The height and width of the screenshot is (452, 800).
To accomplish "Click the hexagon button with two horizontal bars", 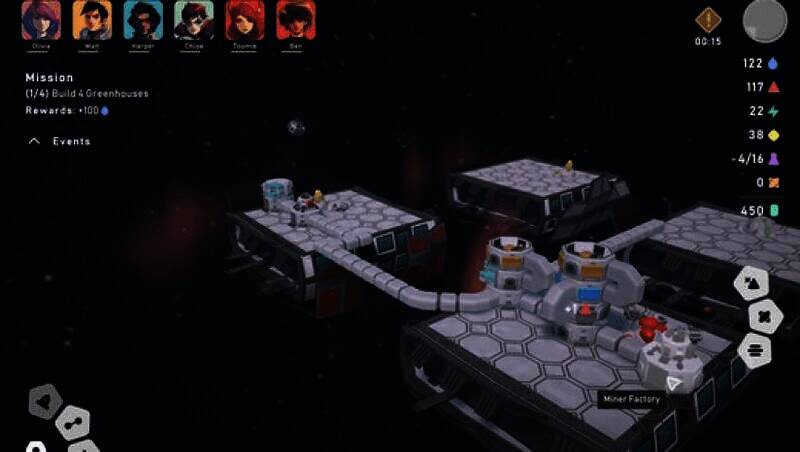I will tap(755, 350).
